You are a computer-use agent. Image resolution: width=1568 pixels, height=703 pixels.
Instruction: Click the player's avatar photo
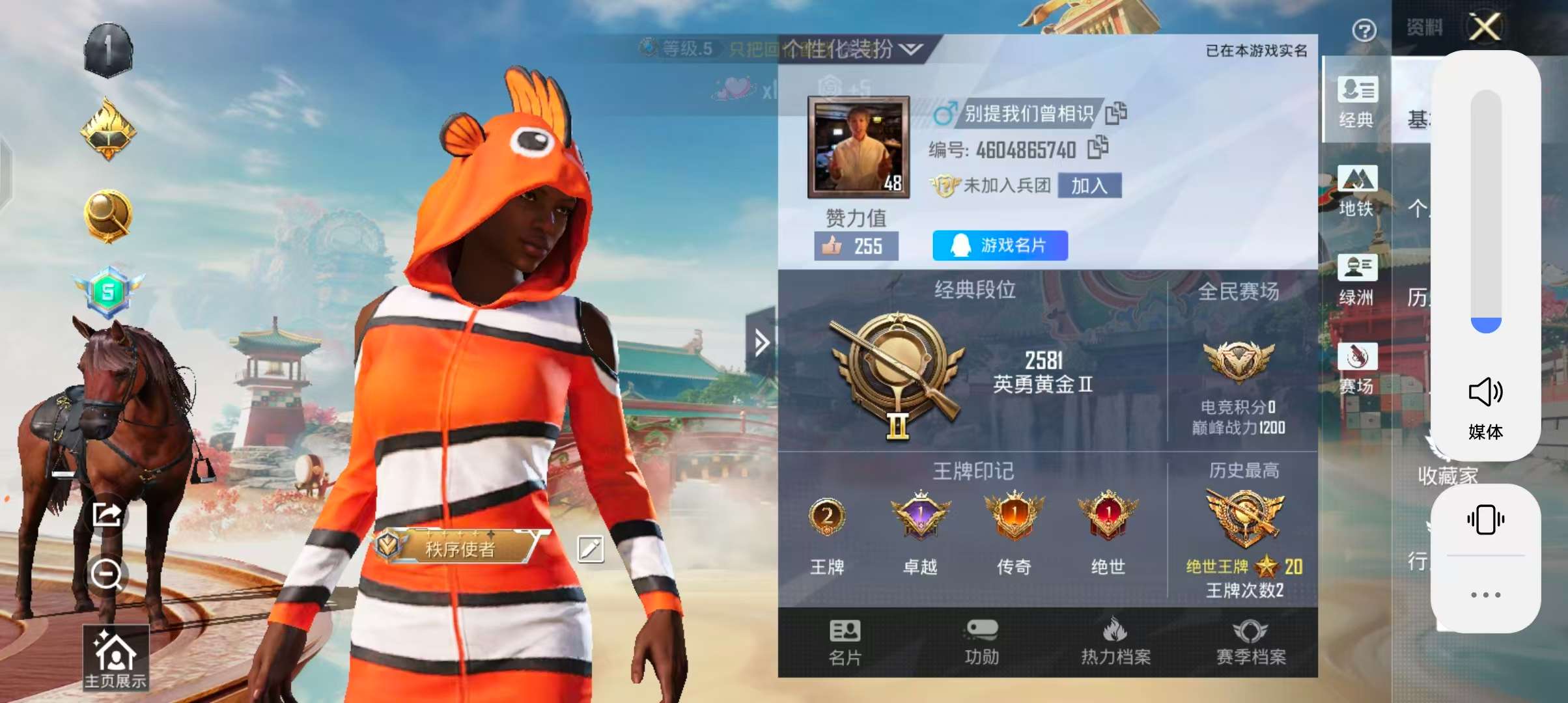pyautogui.click(x=857, y=146)
